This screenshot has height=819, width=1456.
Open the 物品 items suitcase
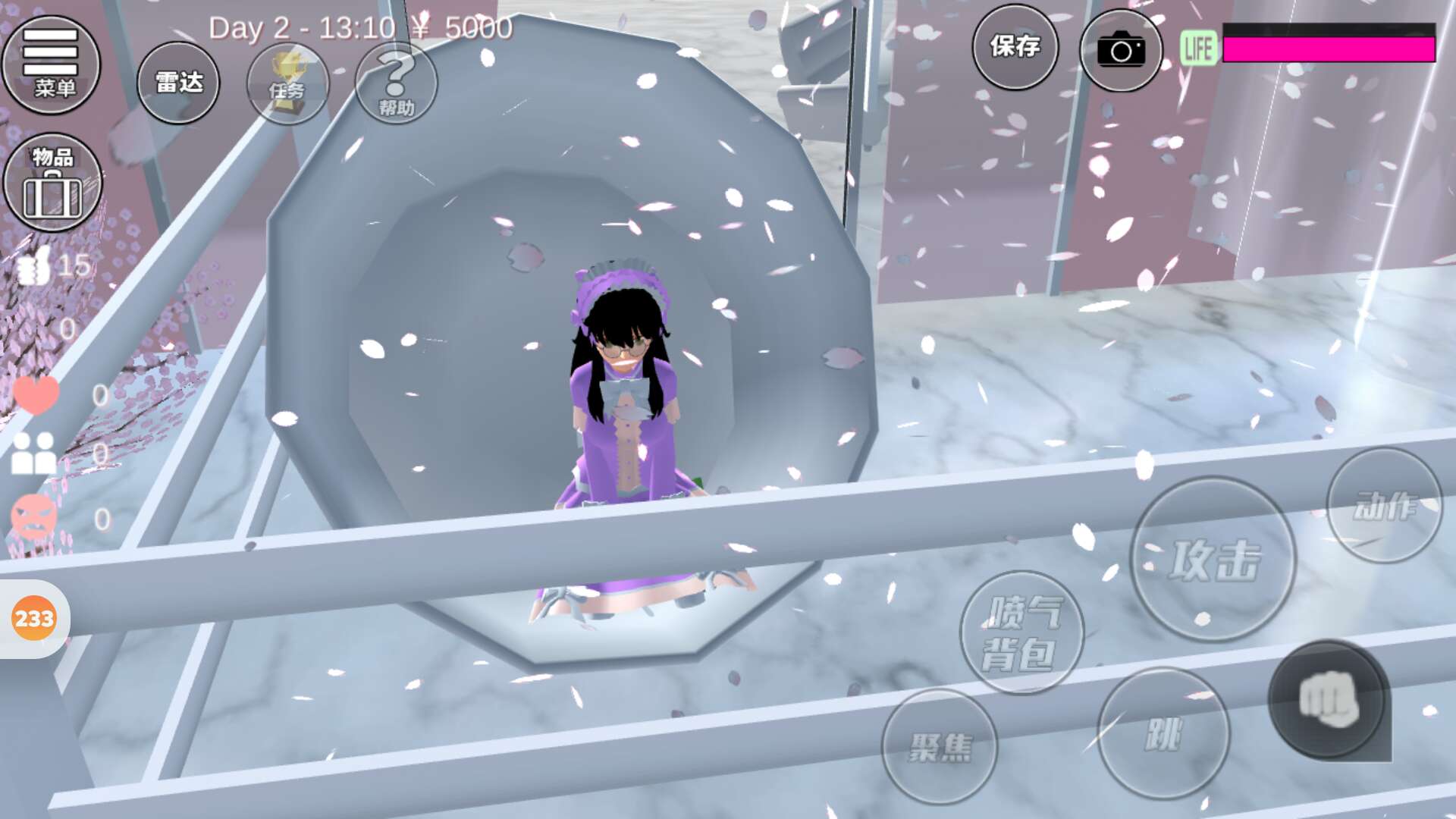[53, 183]
